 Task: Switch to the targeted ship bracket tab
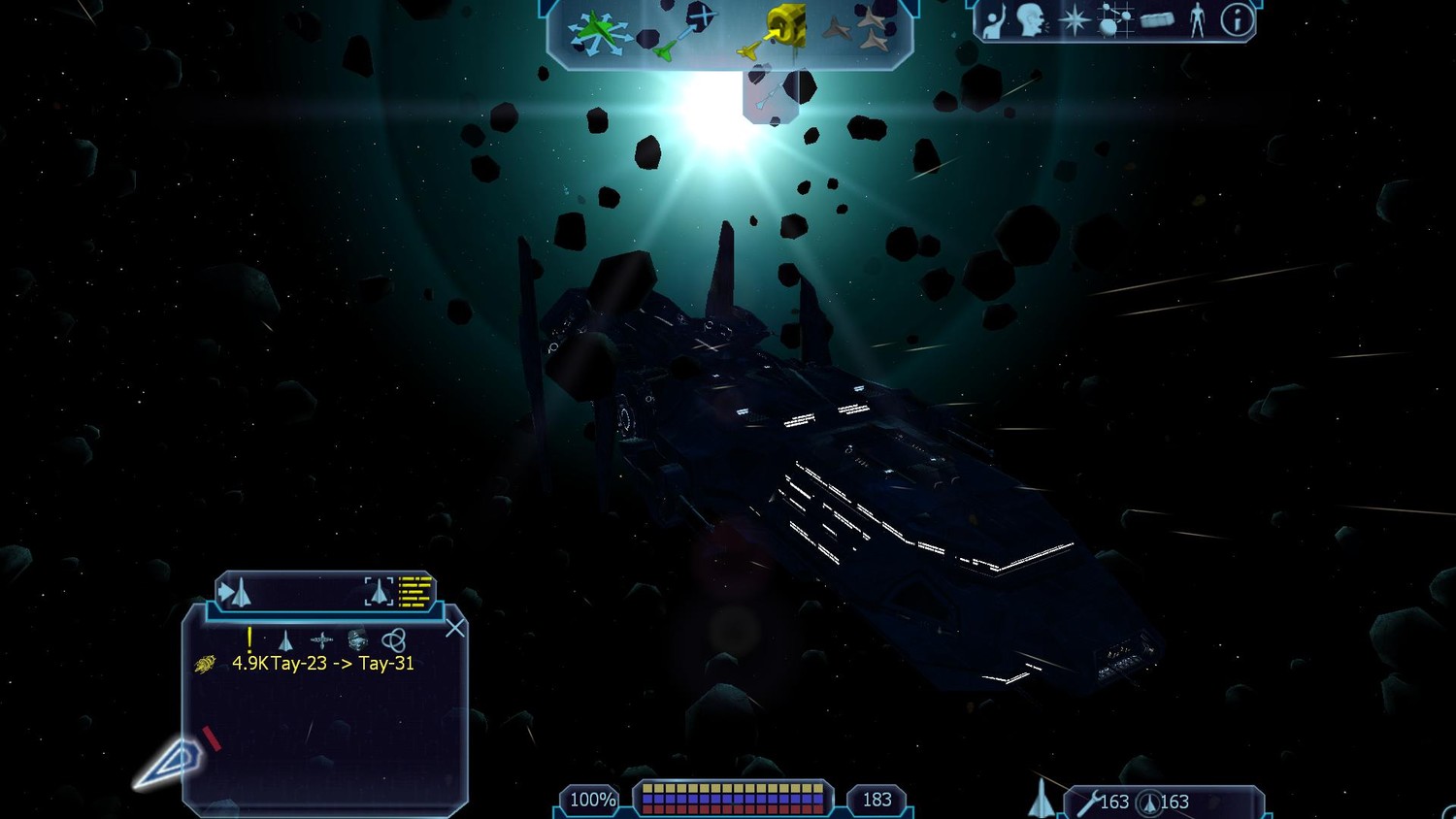coord(380,591)
